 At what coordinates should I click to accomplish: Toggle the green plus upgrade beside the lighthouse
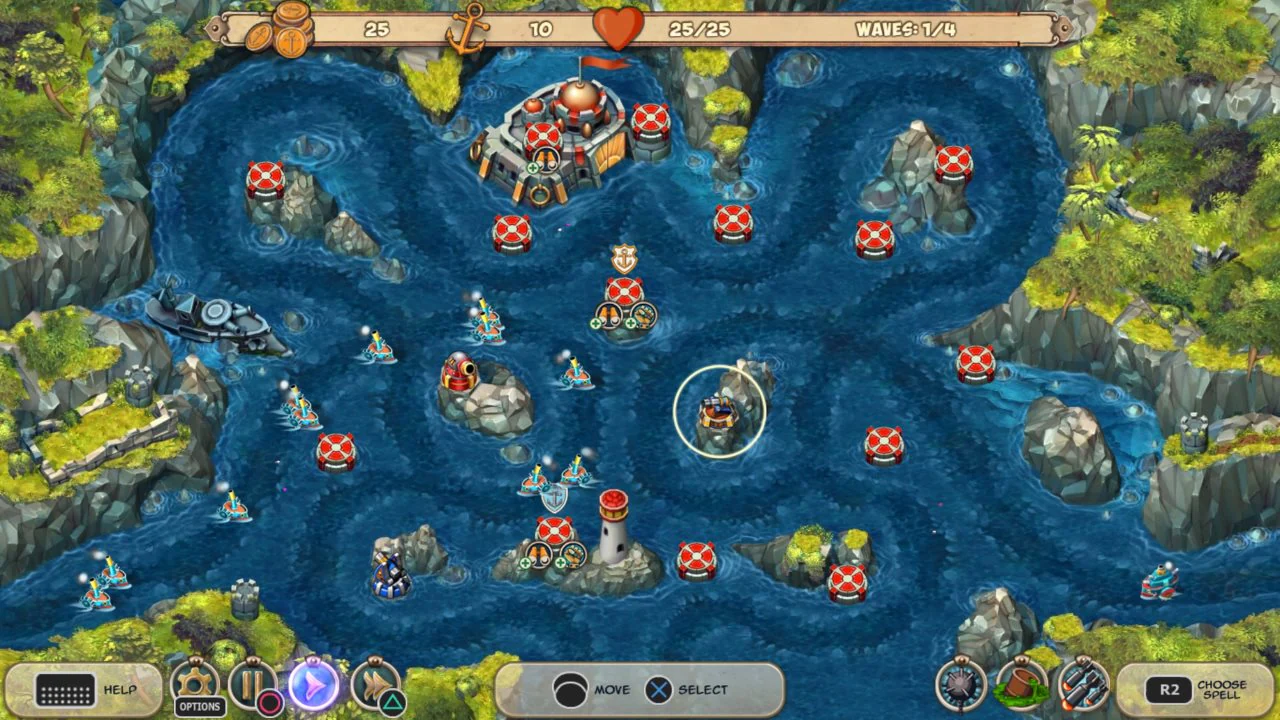(x=524, y=563)
